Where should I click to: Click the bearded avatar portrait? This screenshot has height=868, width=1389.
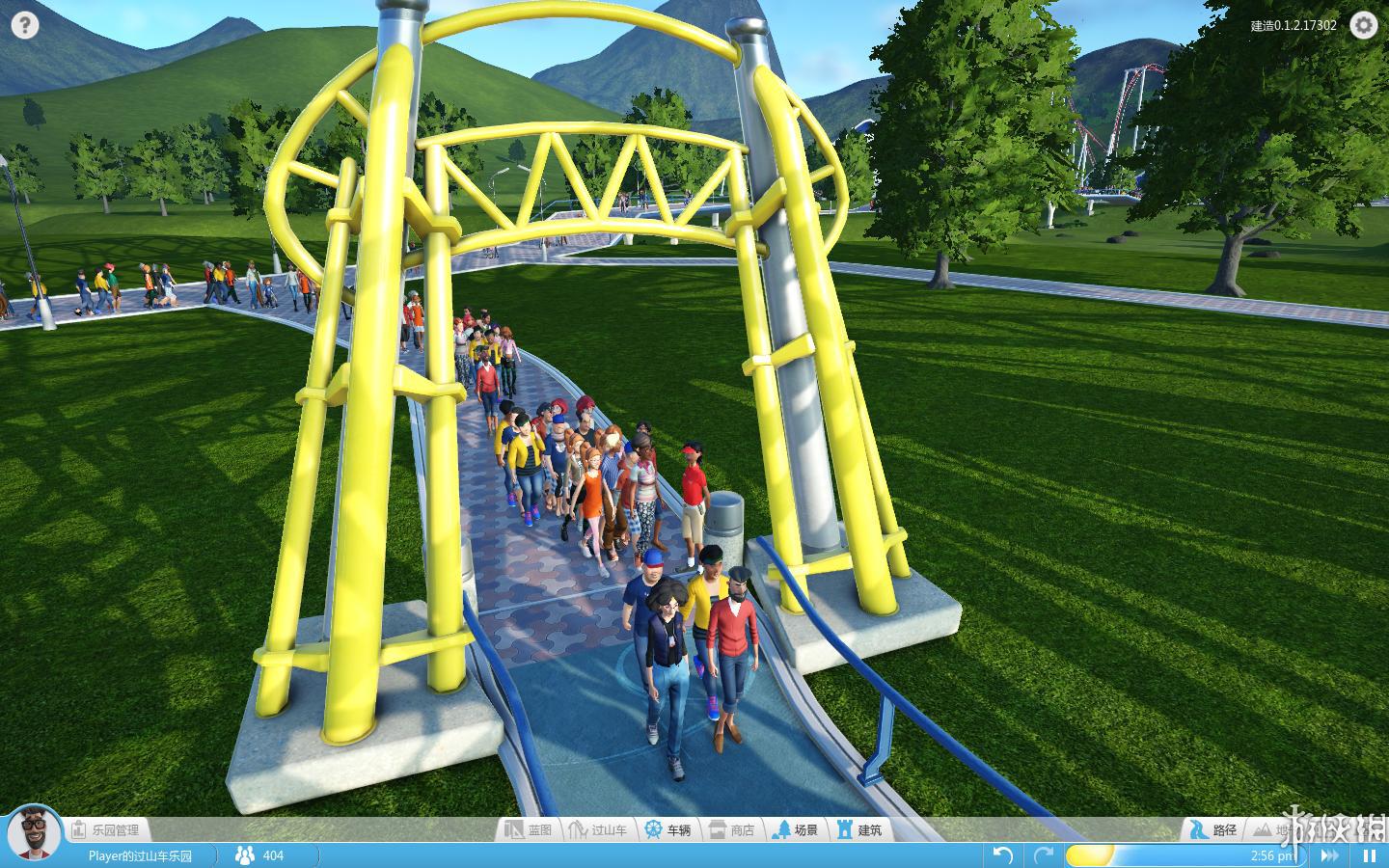click(x=34, y=832)
